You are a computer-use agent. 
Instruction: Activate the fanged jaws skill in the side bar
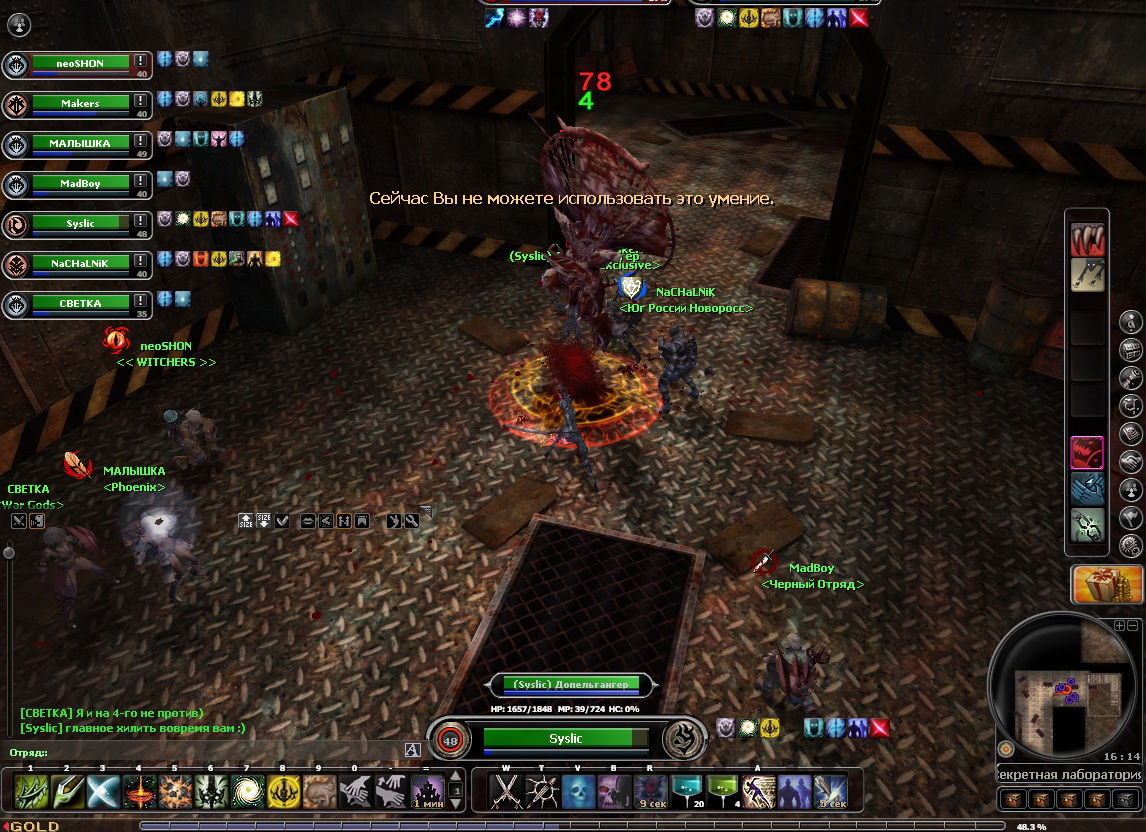point(1087,240)
